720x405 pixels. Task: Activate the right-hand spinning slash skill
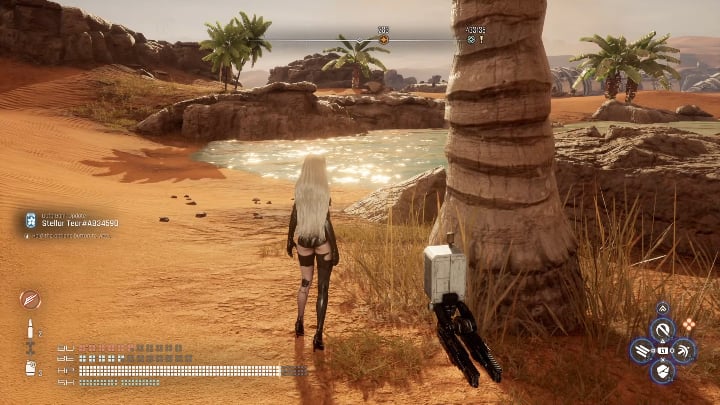point(684,350)
